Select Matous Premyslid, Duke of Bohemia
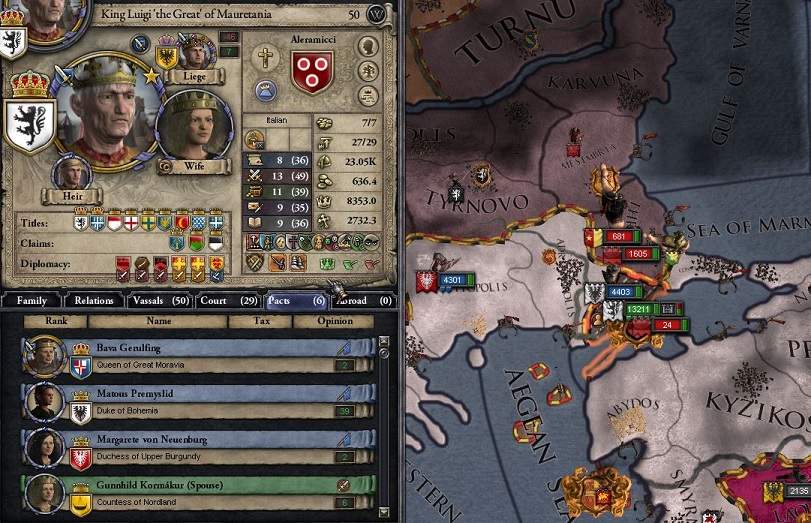 click(198, 402)
